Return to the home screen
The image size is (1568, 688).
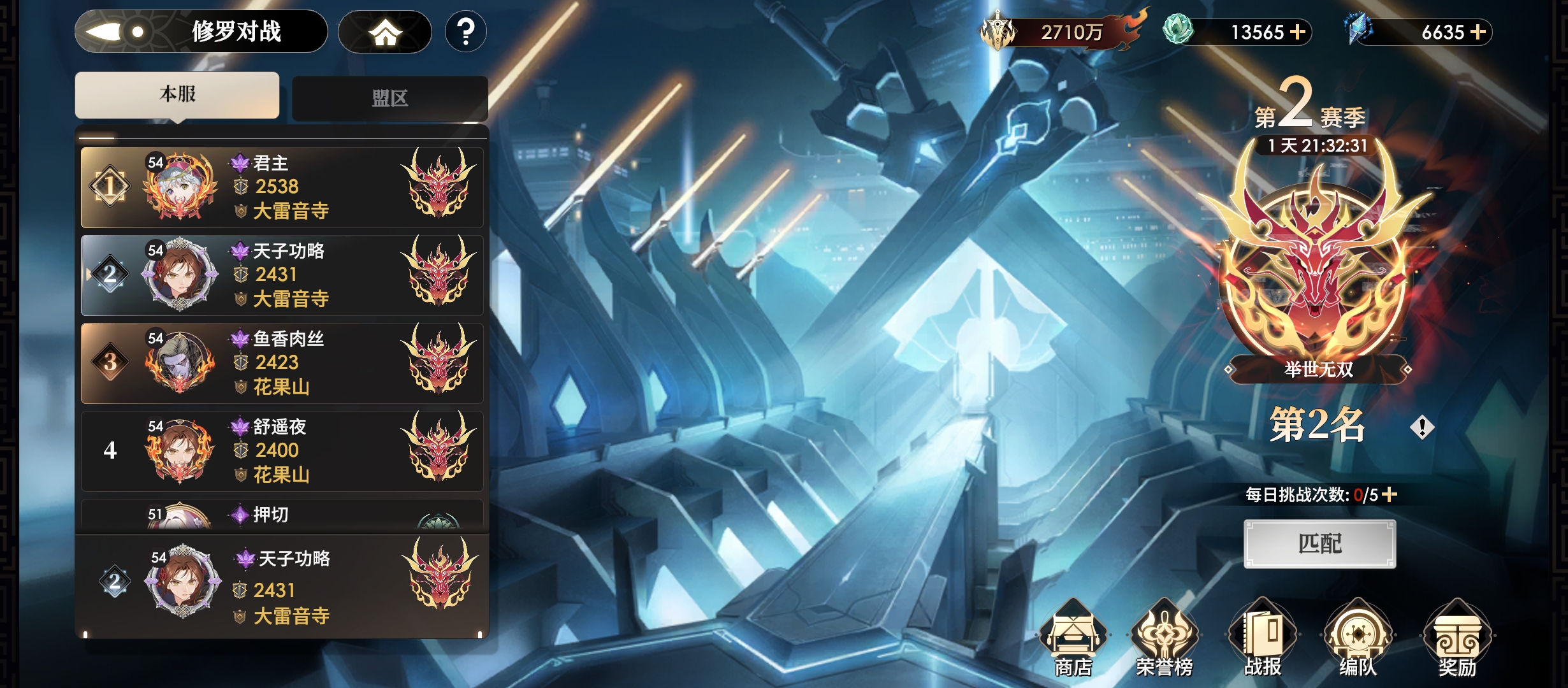(384, 32)
